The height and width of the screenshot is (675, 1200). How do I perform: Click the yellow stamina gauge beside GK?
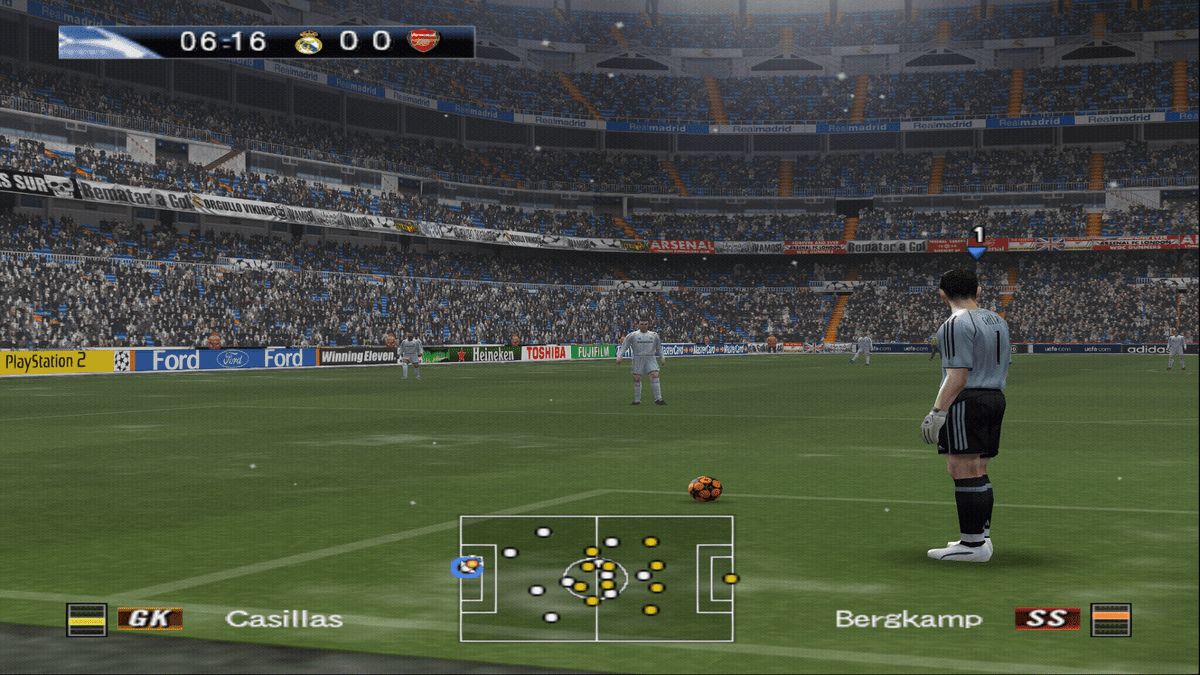[x=86, y=620]
